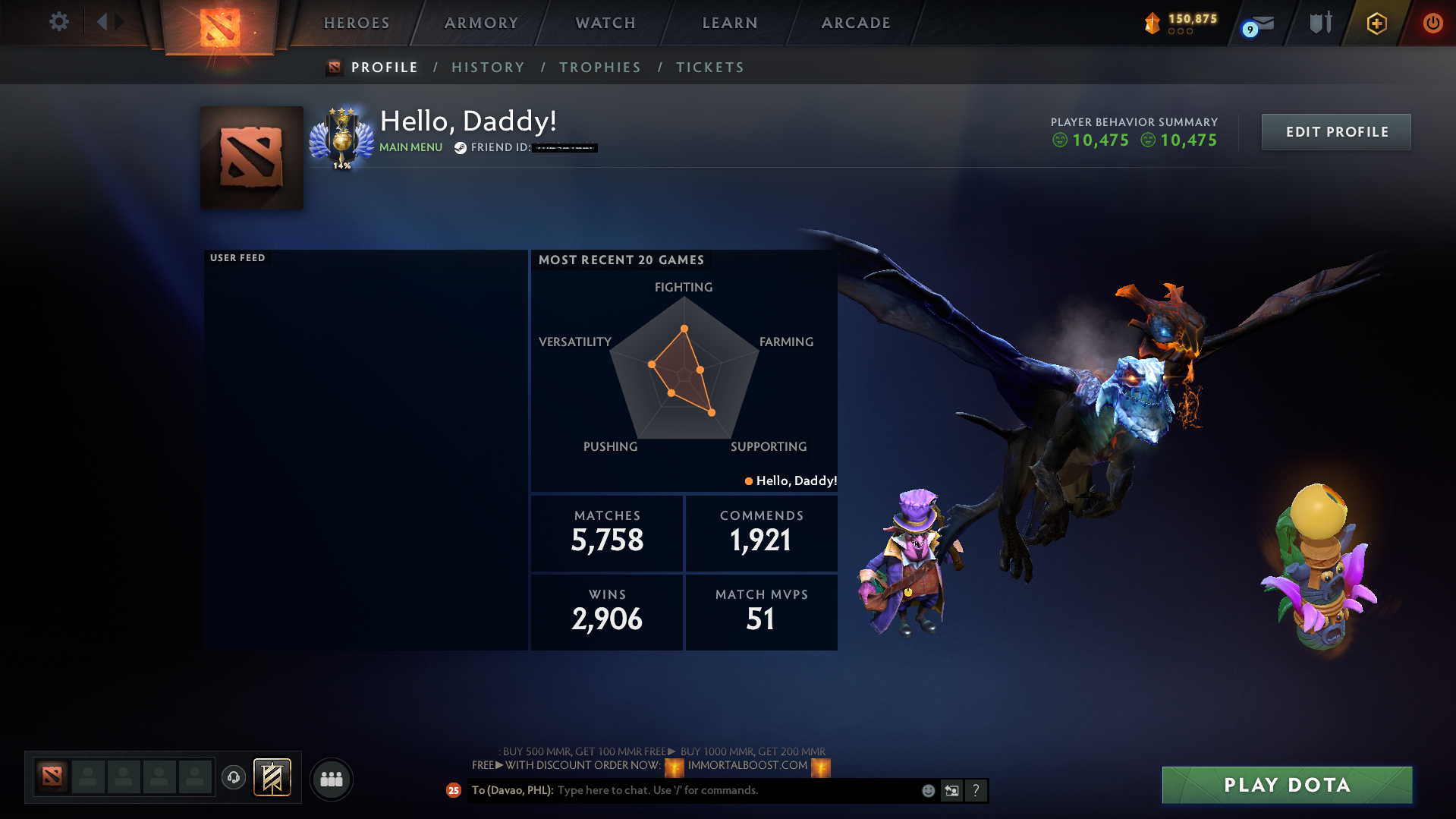
Task: Click the screenshot share icon next to chat
Action: [951, 790]
